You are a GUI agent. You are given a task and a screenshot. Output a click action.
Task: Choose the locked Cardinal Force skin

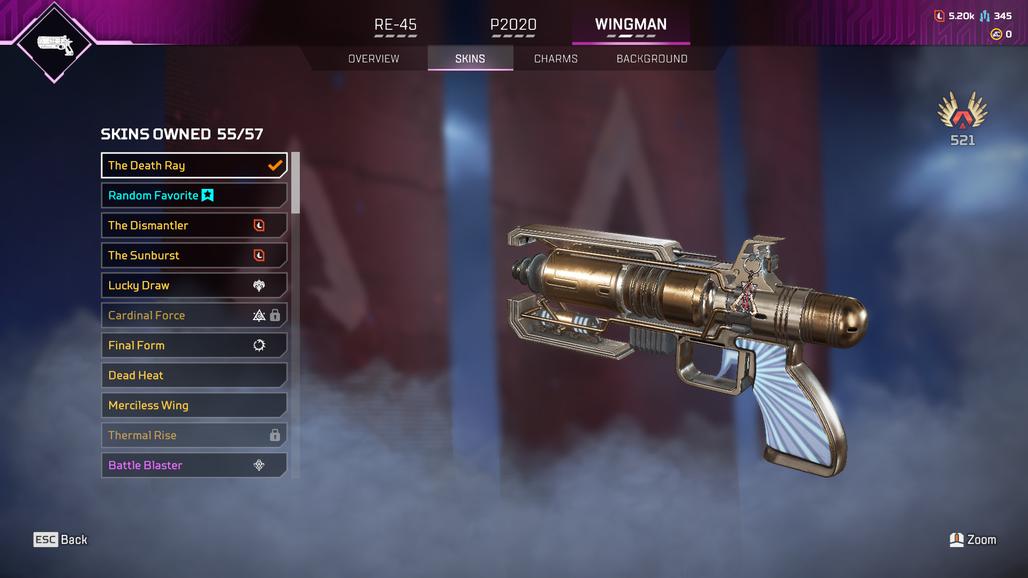tap(194, 316)
